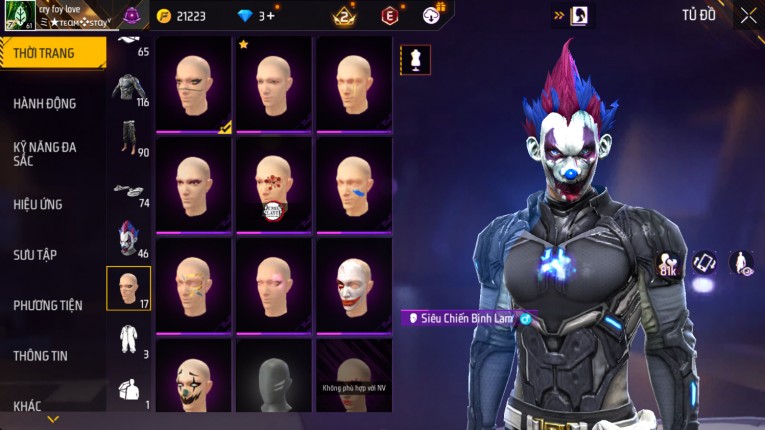
Task: Select the blood-splatter cheek face paint
Action: click(x=274, y=184)
